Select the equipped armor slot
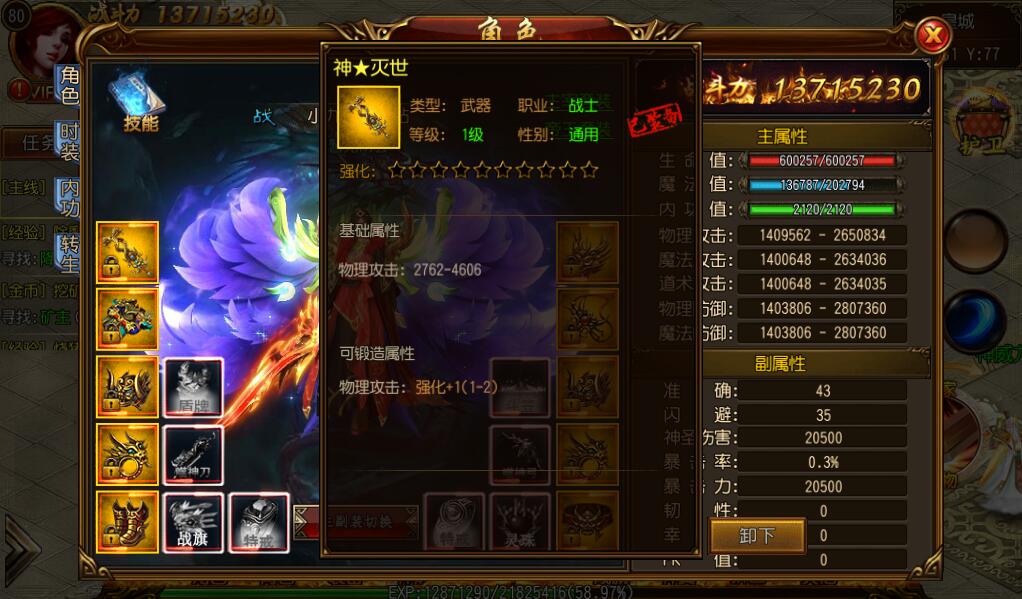The width and height of the screenshot is (1022, 599). [x=128, y=319]
